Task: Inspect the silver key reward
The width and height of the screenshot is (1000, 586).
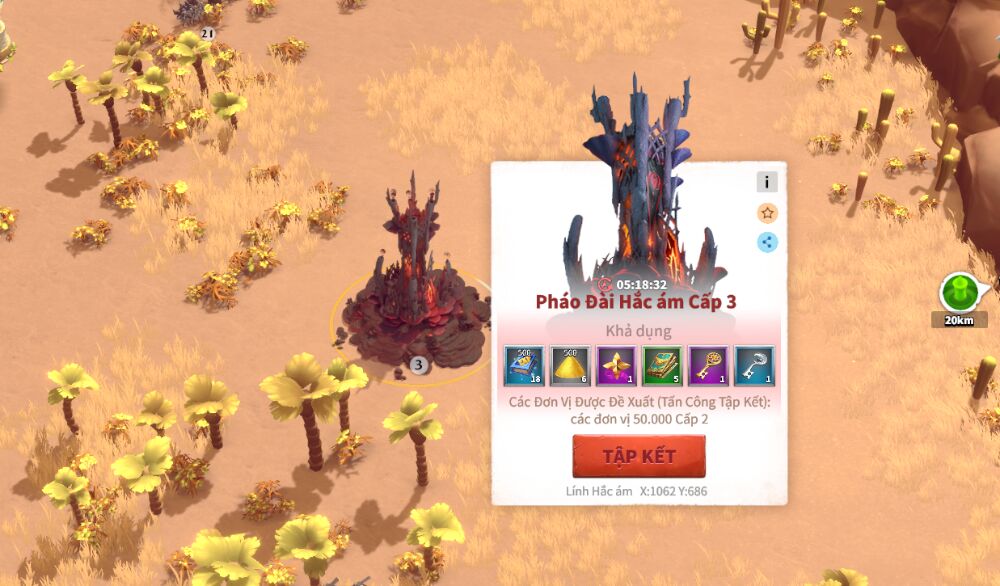Action: 754,366
